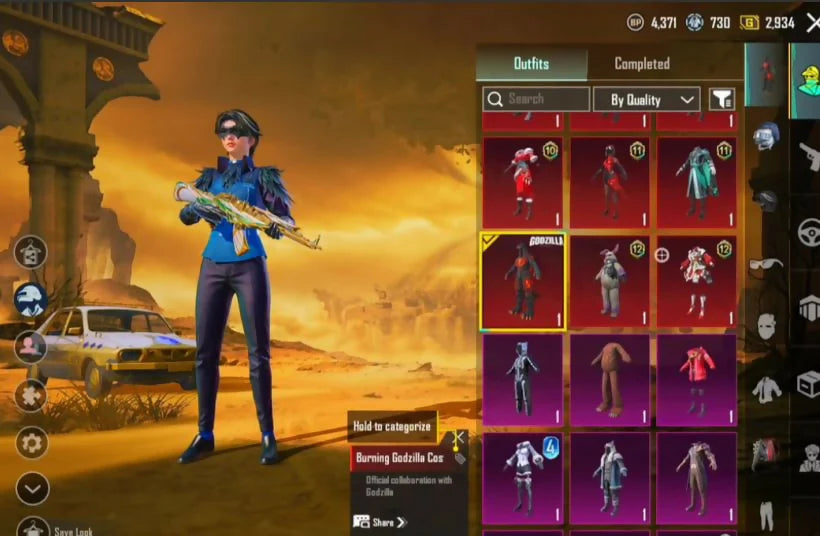Open the Completed tab
This screenshot has width=820, height=536.
(x=641, y=64)
